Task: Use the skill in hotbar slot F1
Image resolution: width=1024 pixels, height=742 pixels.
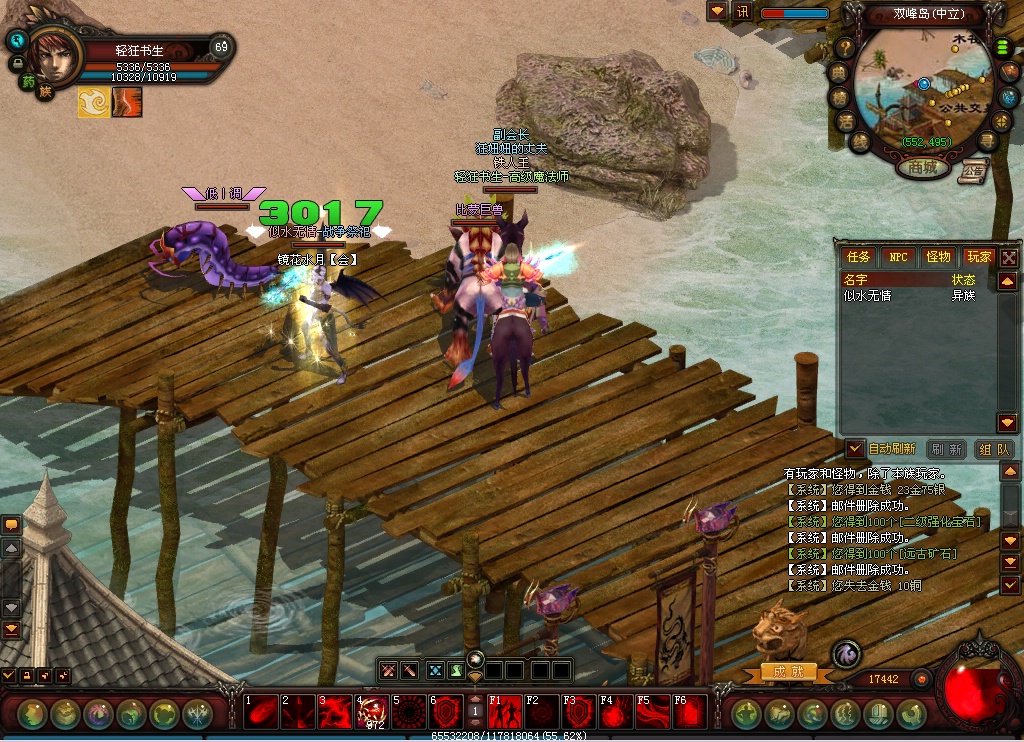Action: tap(506, 712)
